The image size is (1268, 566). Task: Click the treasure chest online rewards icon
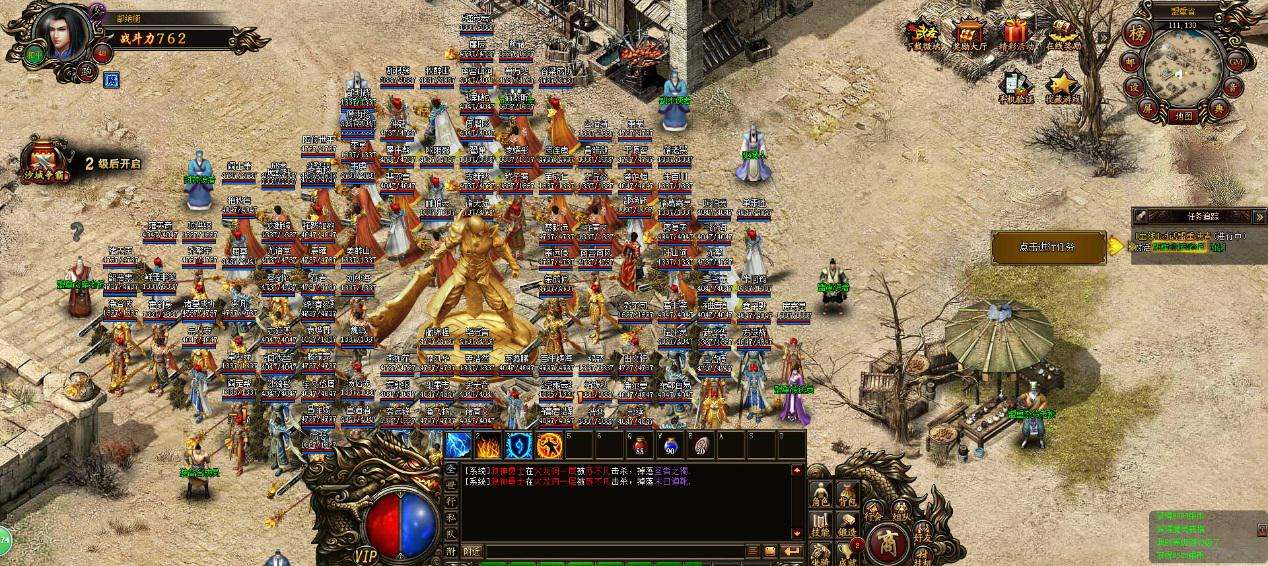click(x=1064, y=35)
